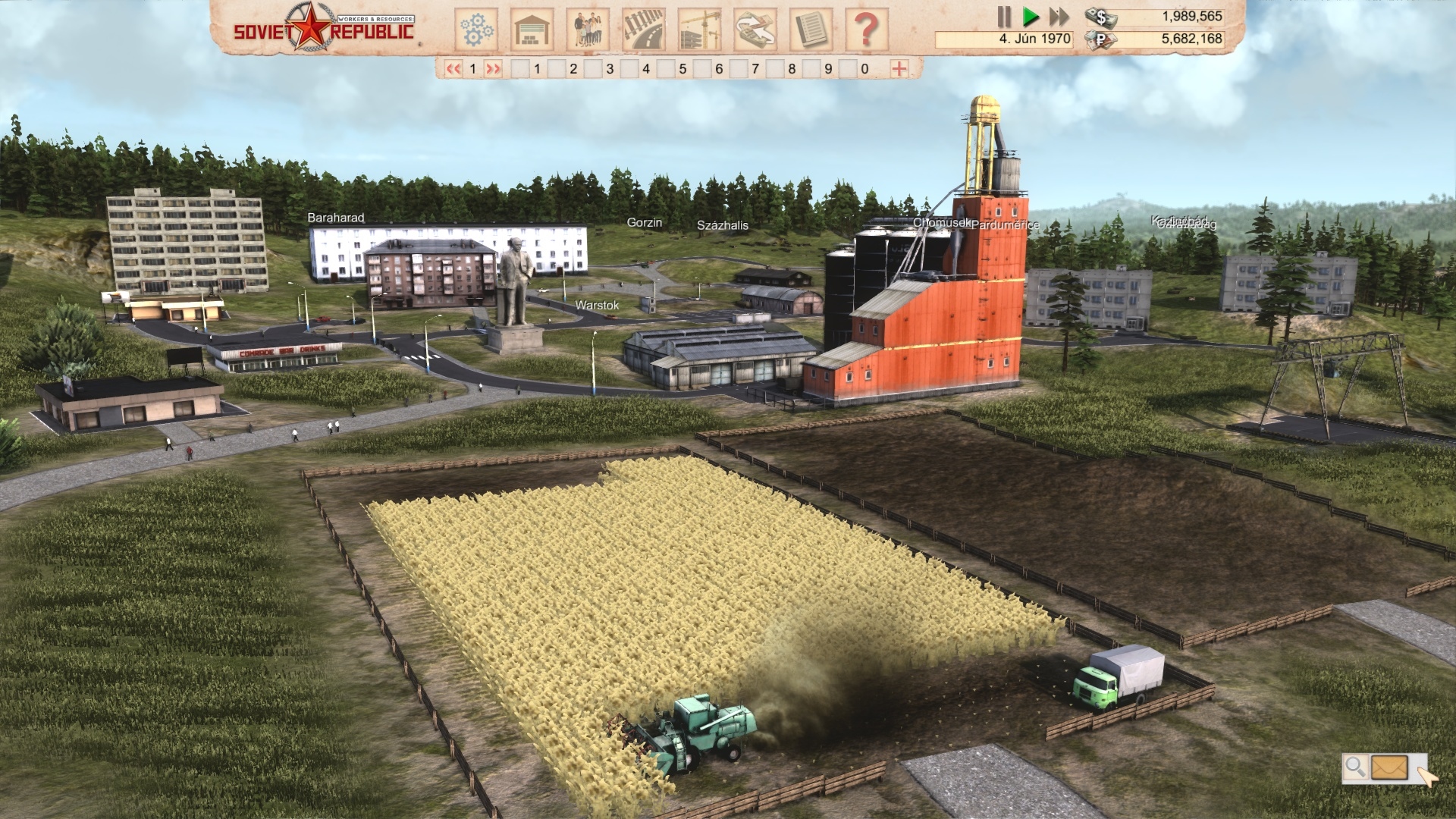Open the money trade exchange menu
1456x819 pixels.
point(755,30)
